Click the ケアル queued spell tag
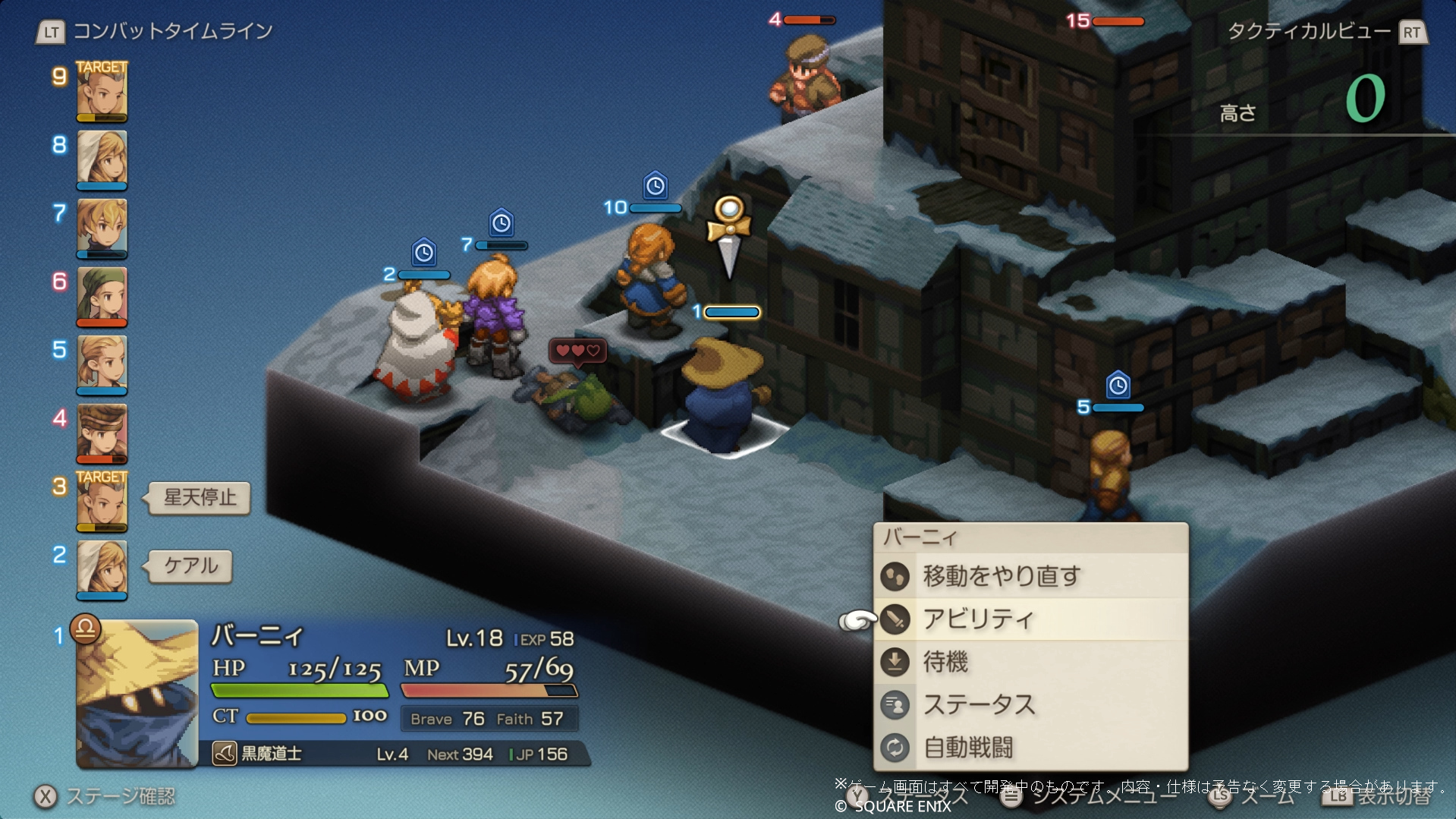This screenshot has width=1456, height=819. click(x=190, y=566)
